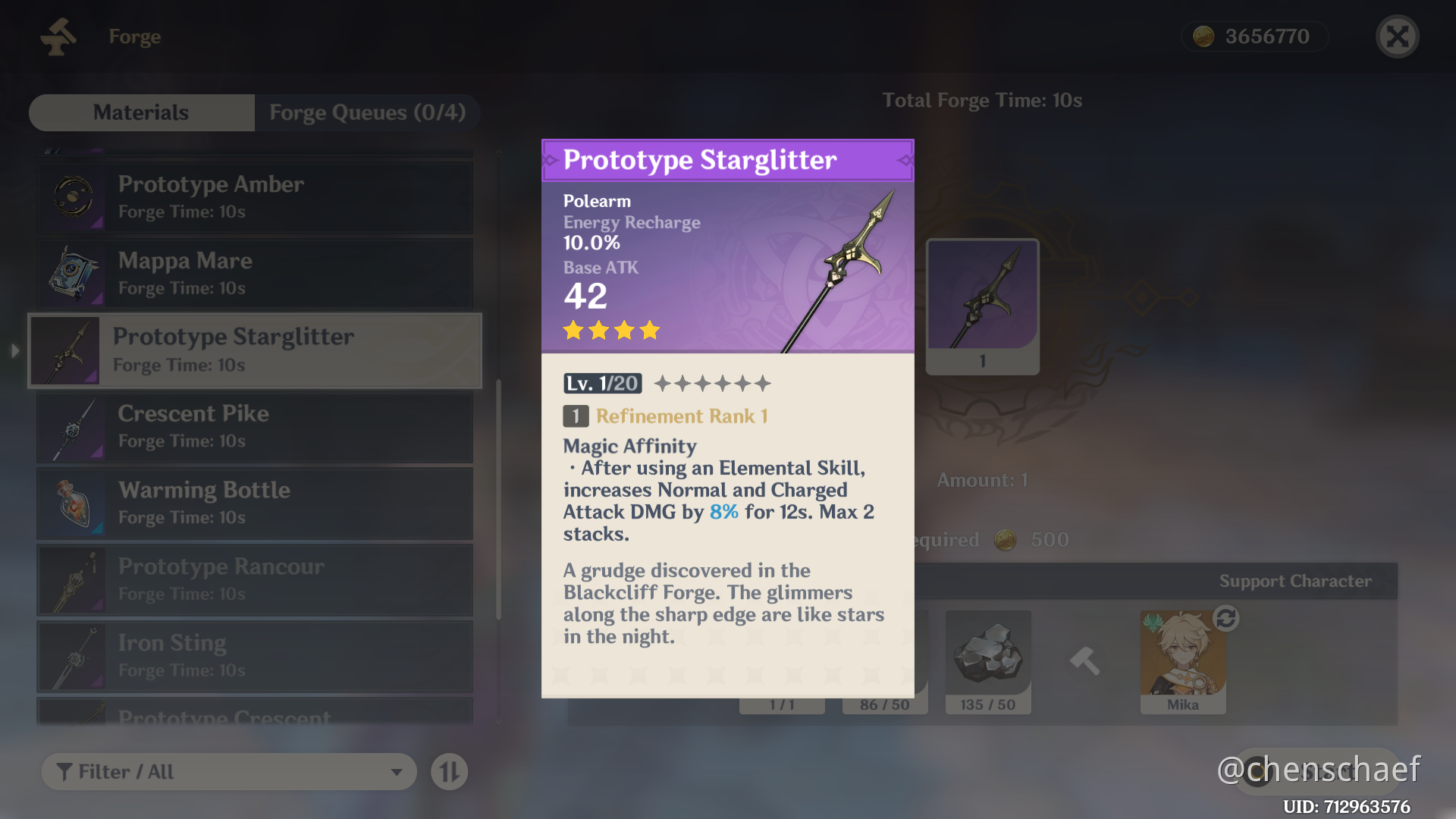The width and height of the screenshot is (1456, 819).
Task: Click the Mappa Mare catalyst icon
Action: [x=72, y=274]
